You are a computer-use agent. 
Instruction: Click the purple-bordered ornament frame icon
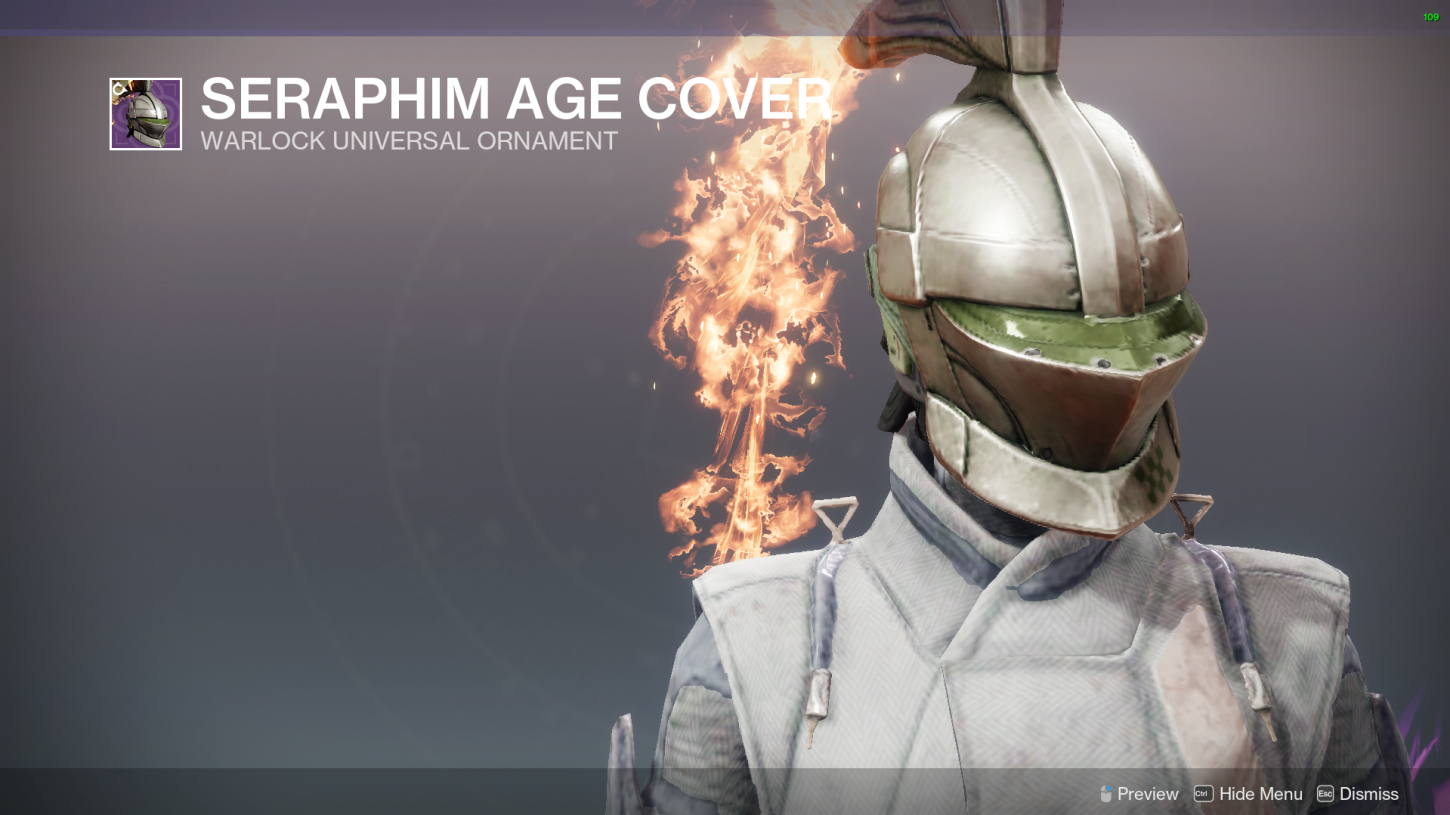click(146, 113)
